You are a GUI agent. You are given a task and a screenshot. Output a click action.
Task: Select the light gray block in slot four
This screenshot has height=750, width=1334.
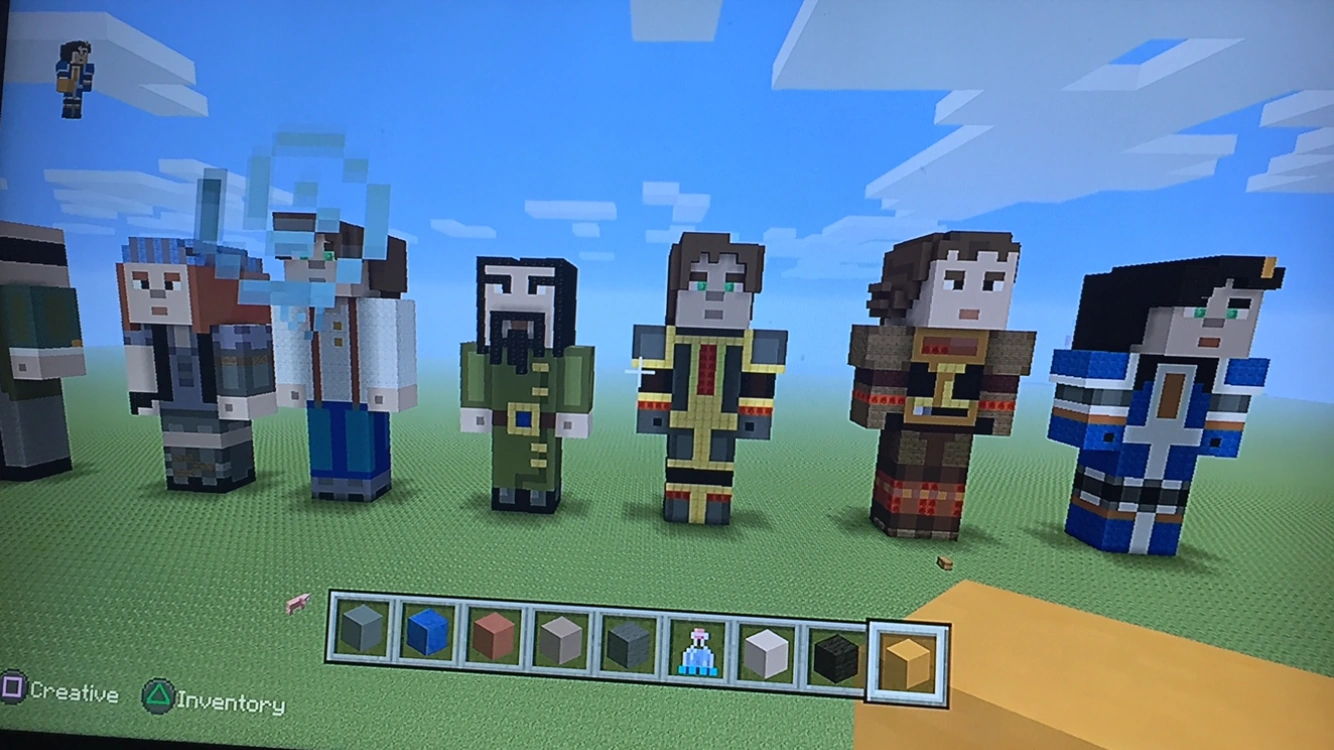[x=563, y=640]
